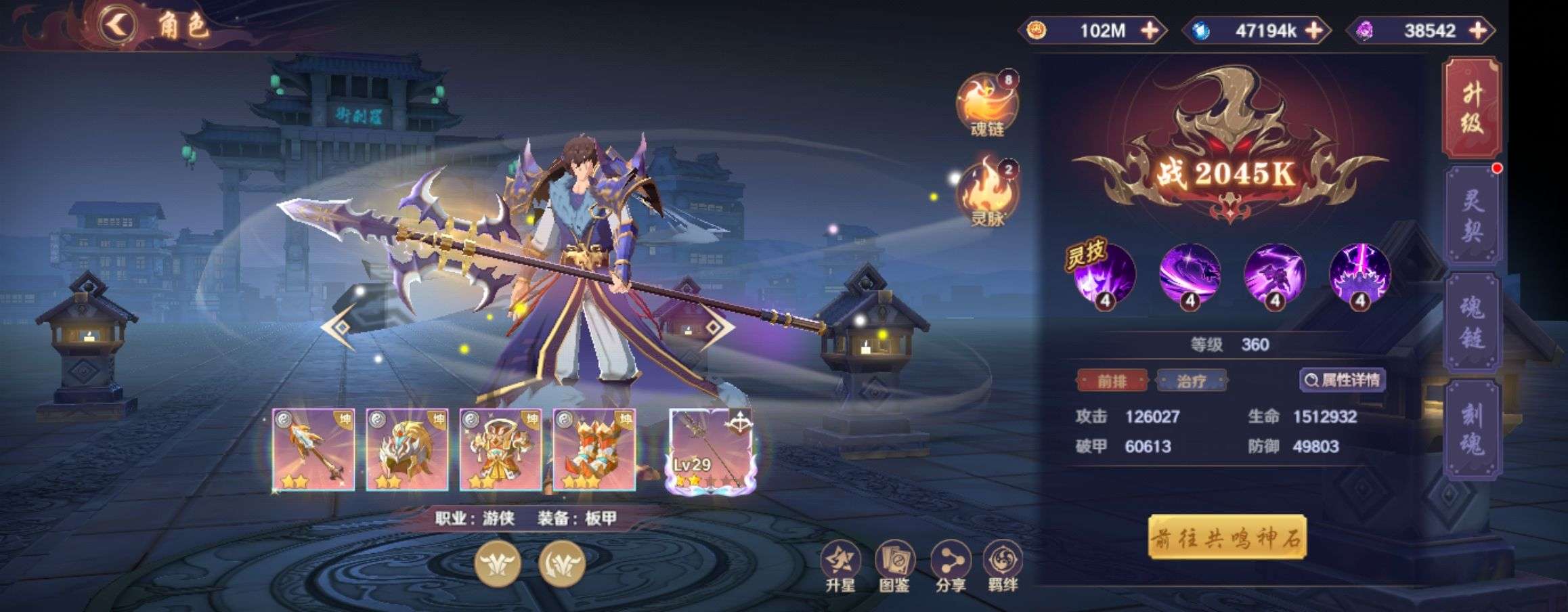Screen dimensions: 1568x612
Task: Select the Lv29 spear weapon slot
Action: coord(711,450)
